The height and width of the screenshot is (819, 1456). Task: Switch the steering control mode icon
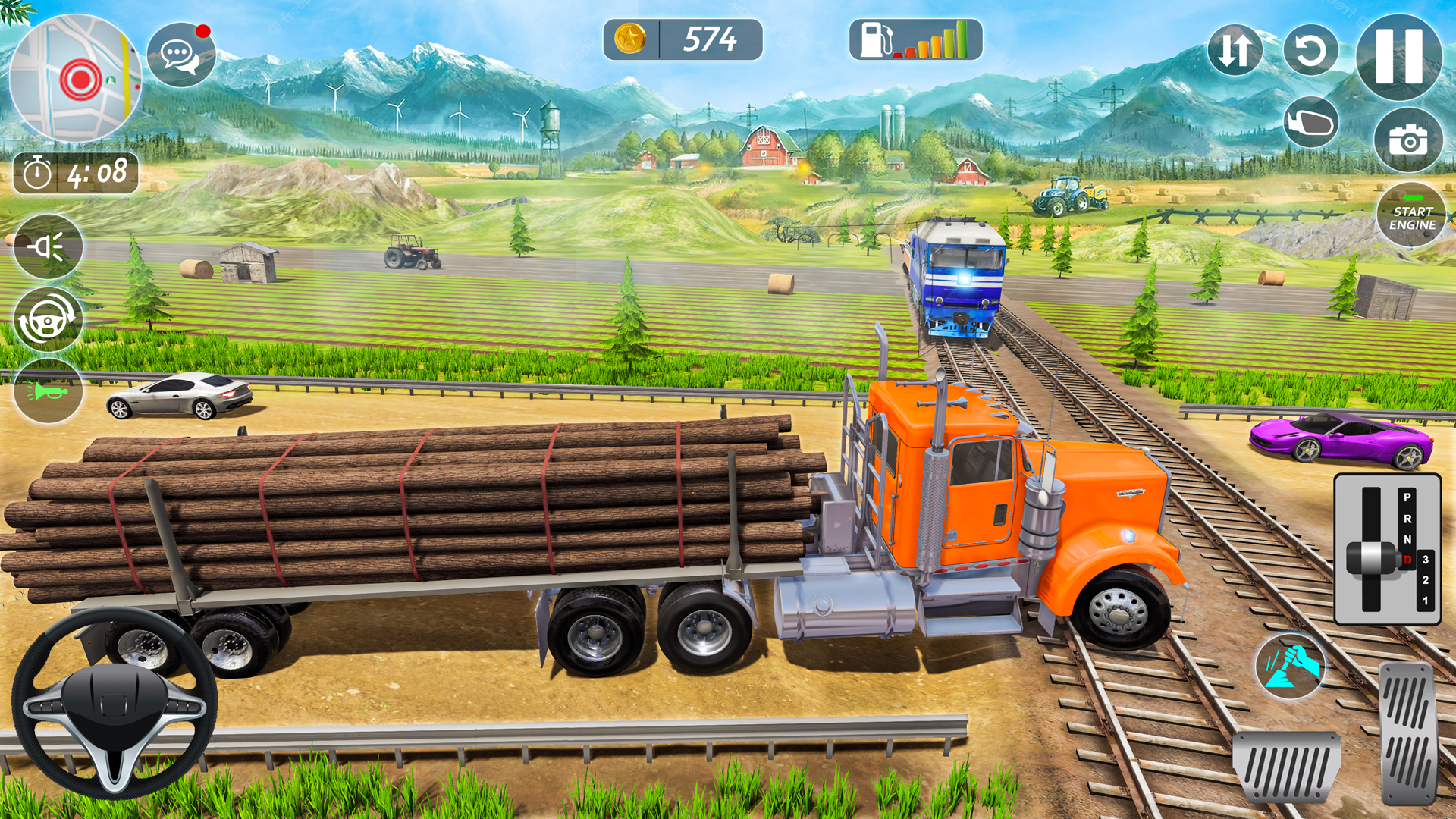48,318
